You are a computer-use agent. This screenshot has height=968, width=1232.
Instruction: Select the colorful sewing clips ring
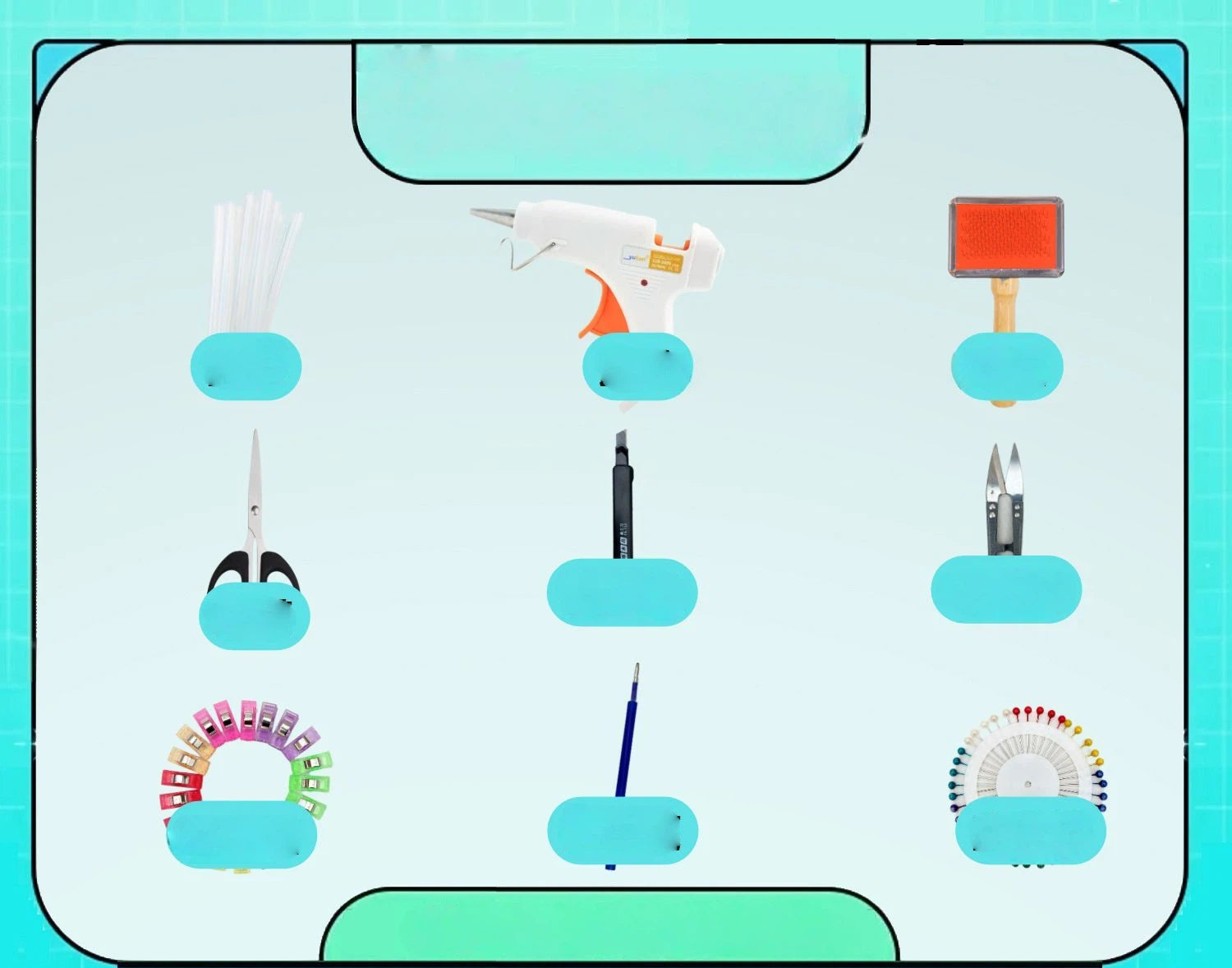point(246,752)
